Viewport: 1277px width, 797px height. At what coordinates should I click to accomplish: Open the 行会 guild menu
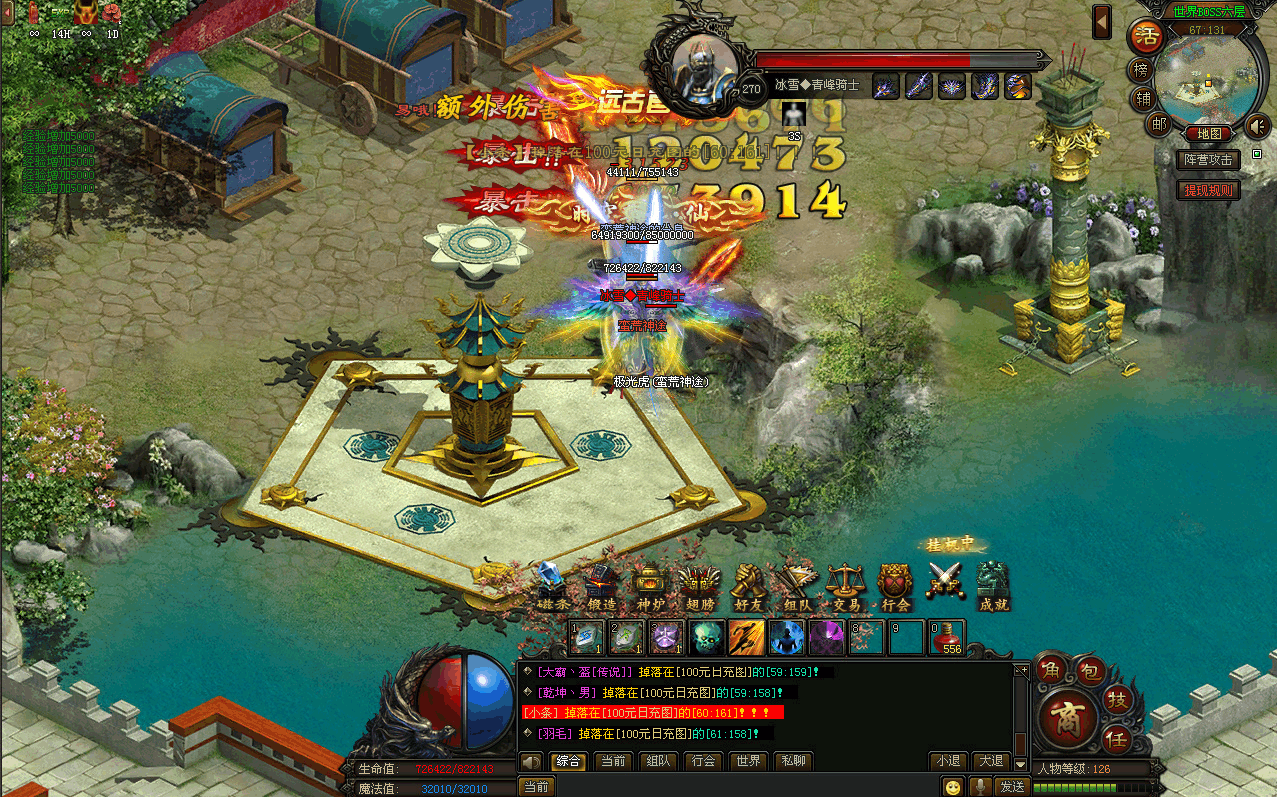895,586
